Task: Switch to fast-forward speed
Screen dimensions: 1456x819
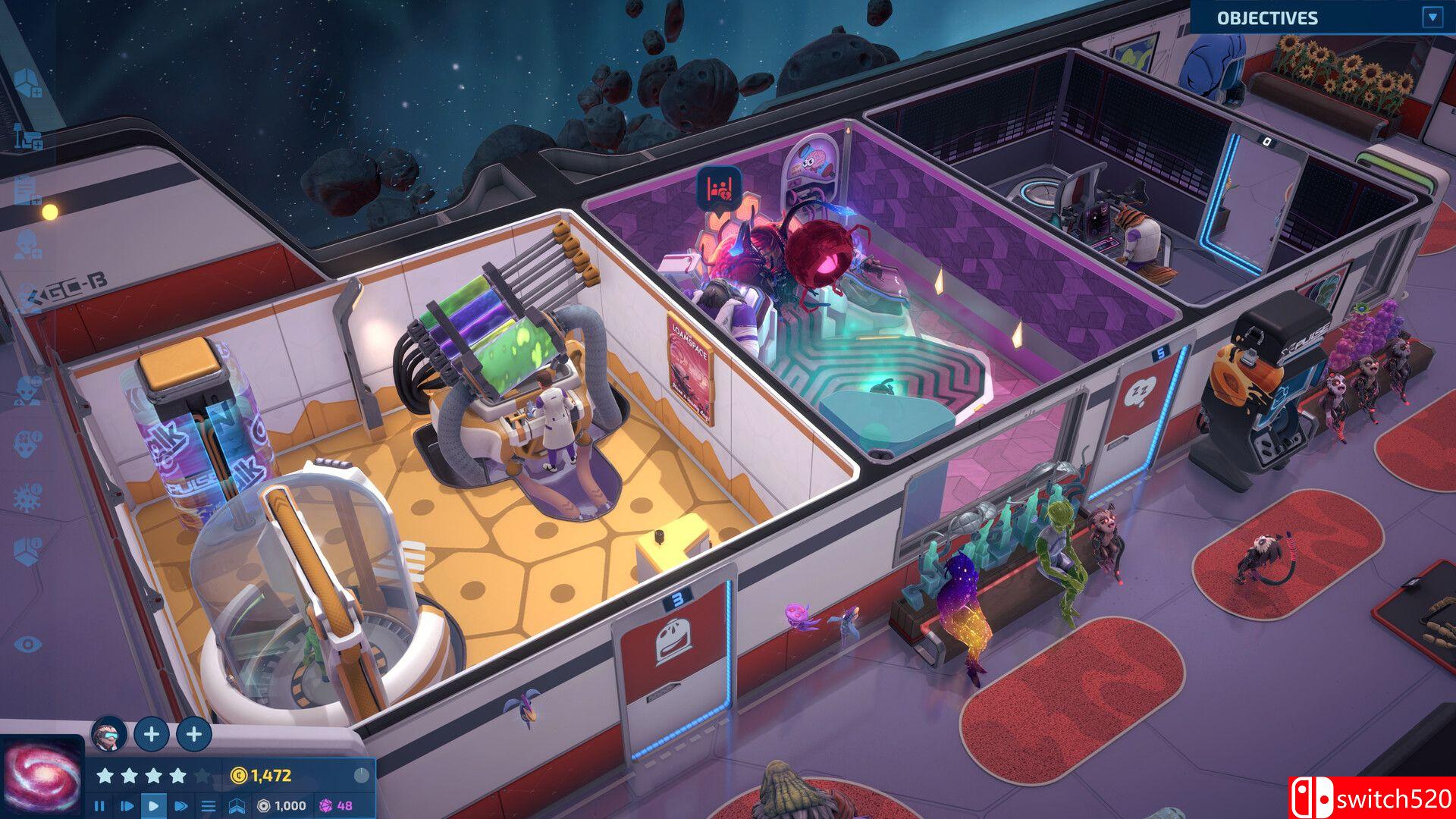Action: pos(181,805)
